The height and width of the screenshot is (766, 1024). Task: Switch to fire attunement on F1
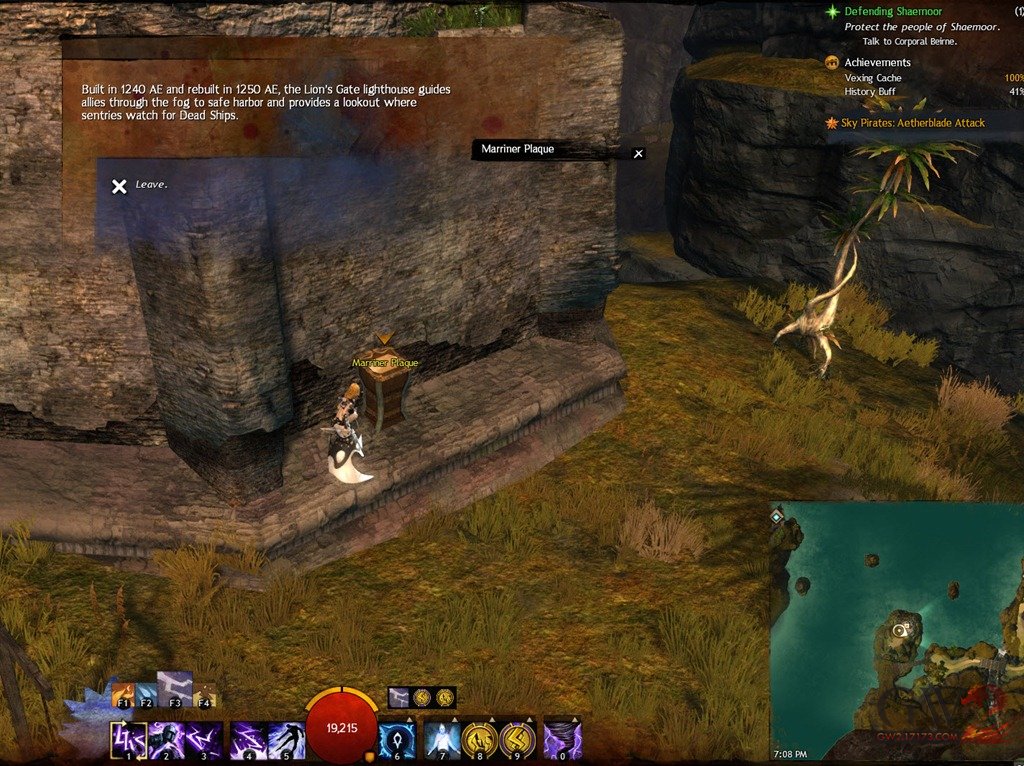coord(124,694)
